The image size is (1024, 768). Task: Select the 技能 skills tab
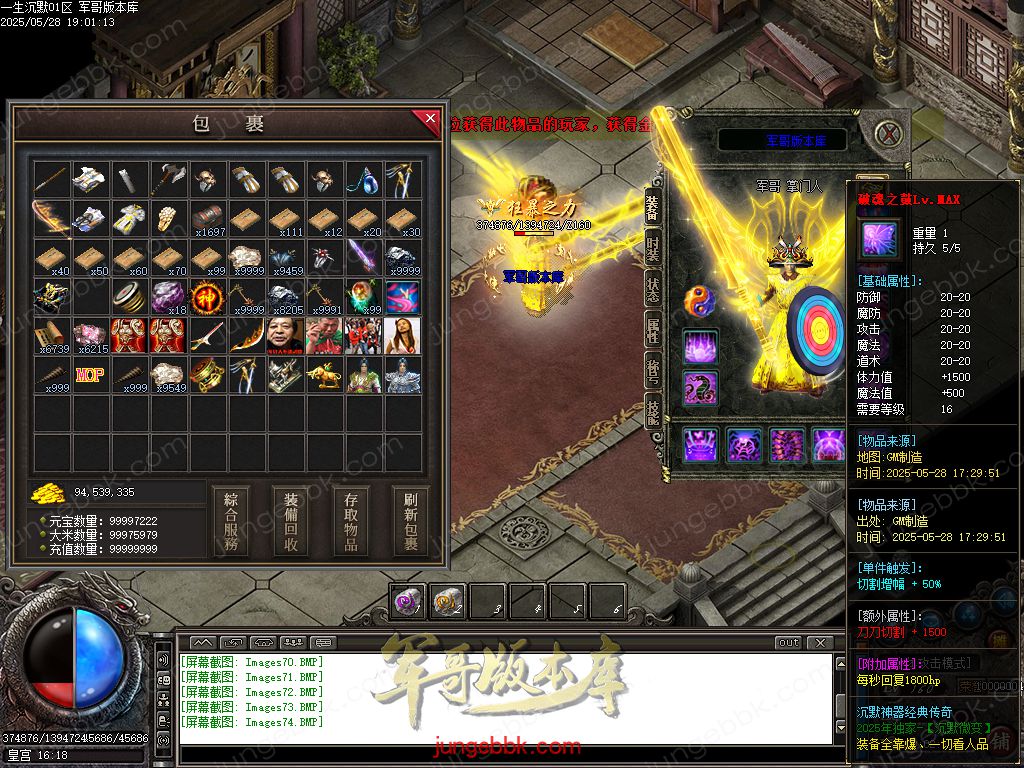coord(652,410)
